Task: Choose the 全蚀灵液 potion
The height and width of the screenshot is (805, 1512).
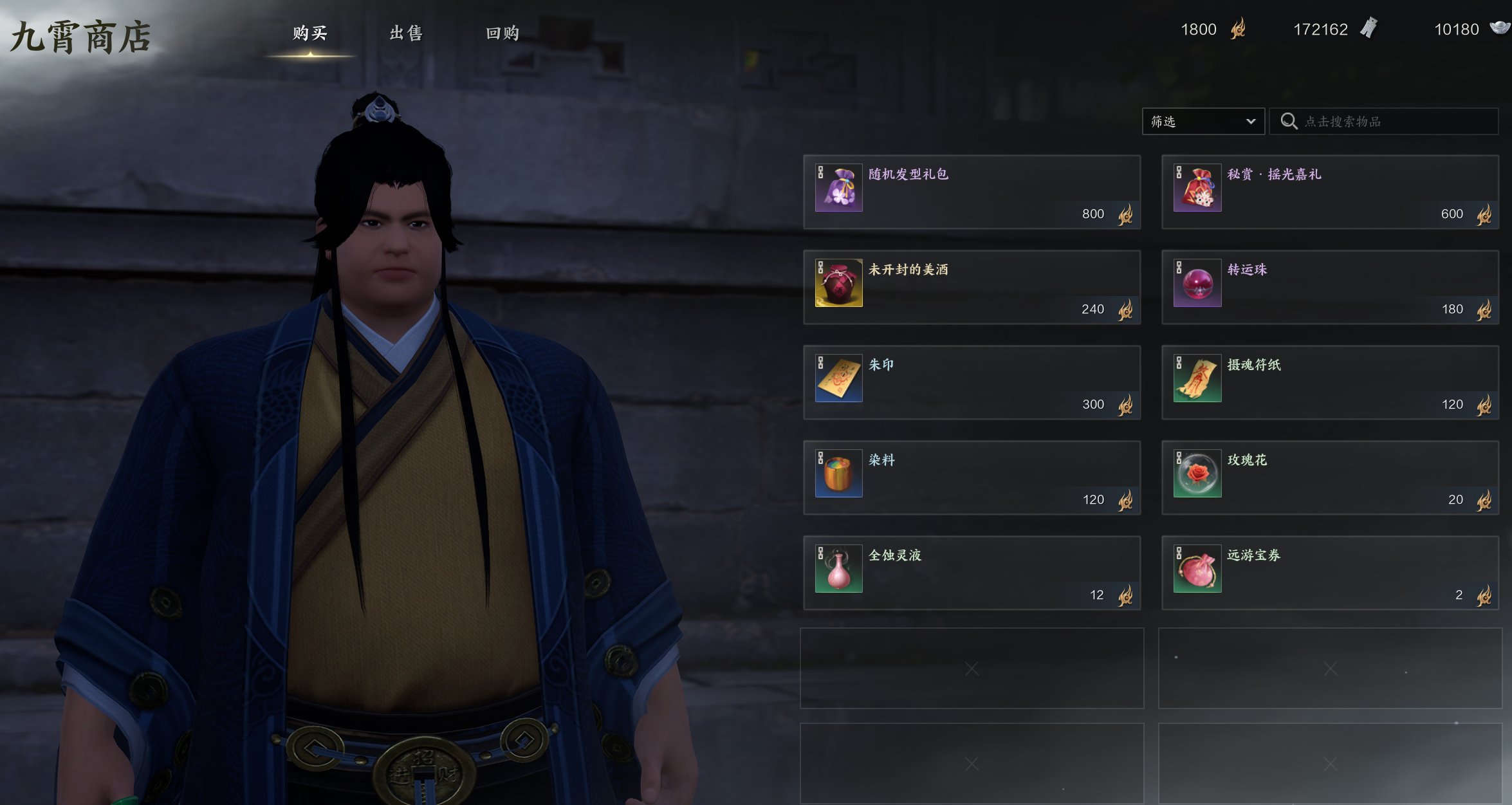Action: (x=972, y=573)
